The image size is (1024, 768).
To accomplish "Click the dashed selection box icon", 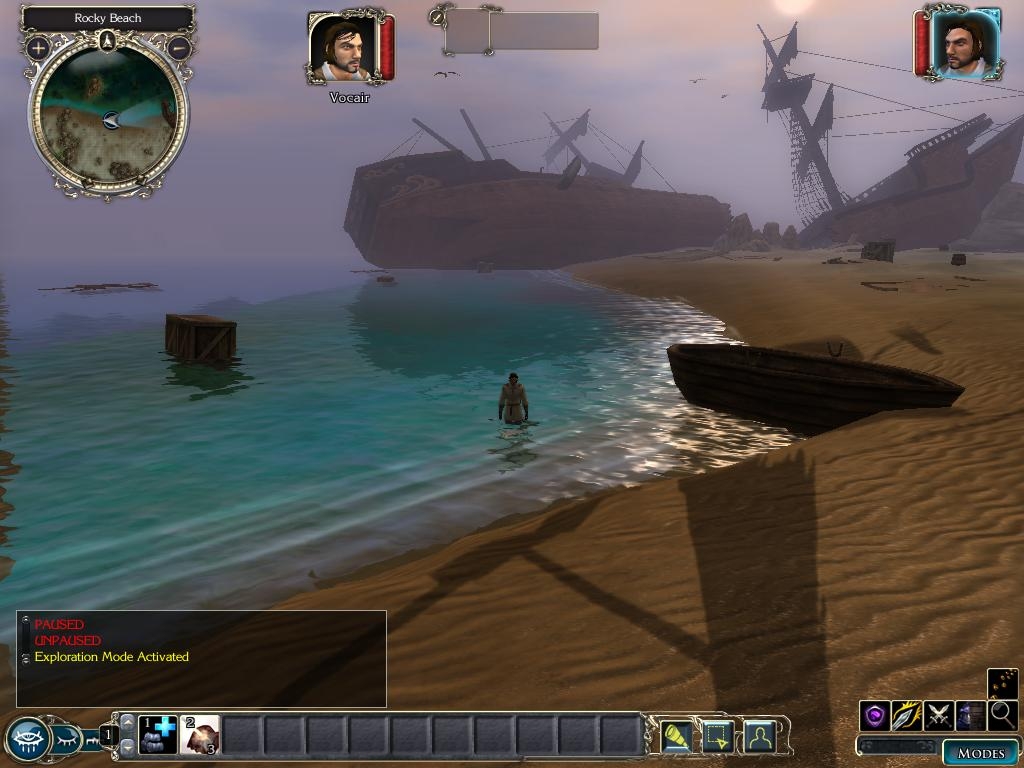I will 718,737.
